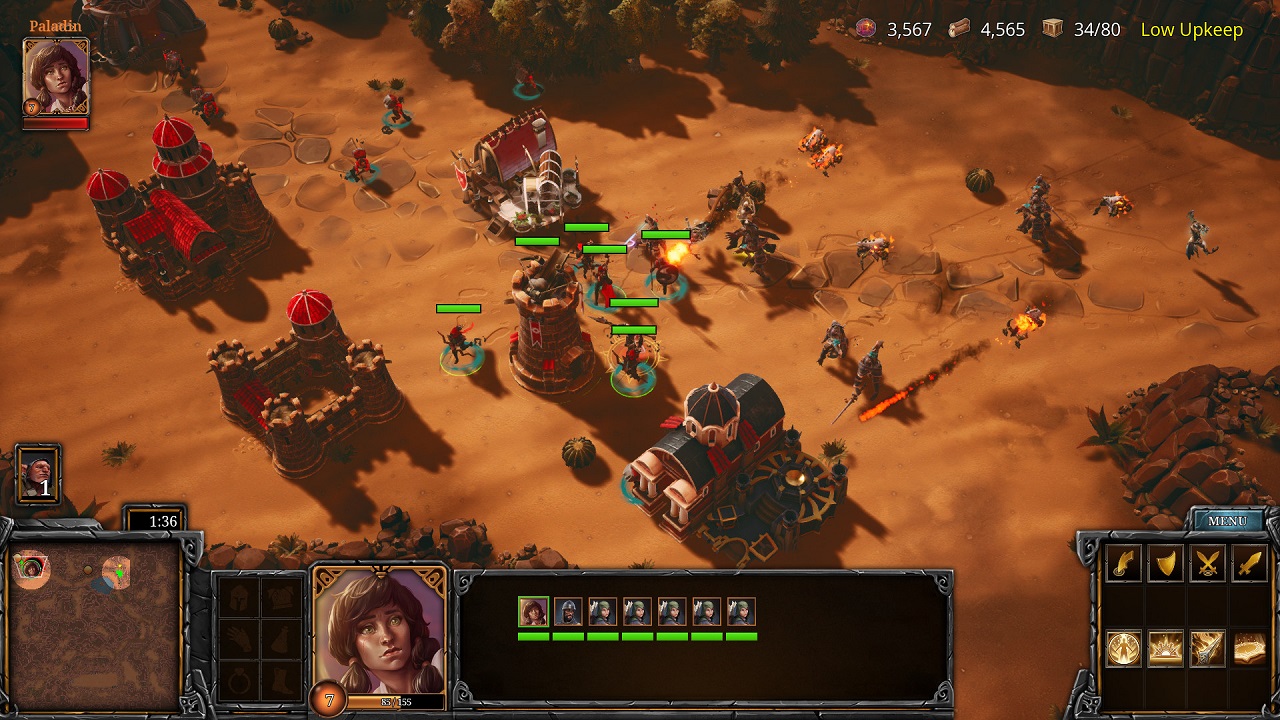Open the game MENU
Screen dimensions: 1280x720
[x=1227, y=521]
